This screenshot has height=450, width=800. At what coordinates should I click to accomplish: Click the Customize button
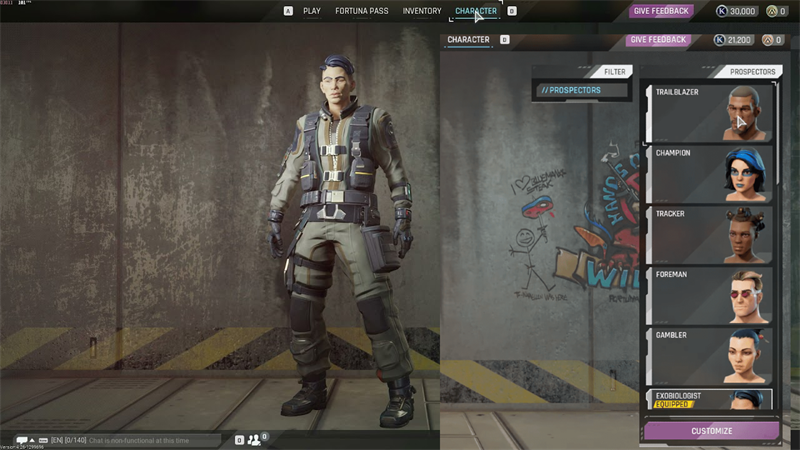(x=711, y=431)
